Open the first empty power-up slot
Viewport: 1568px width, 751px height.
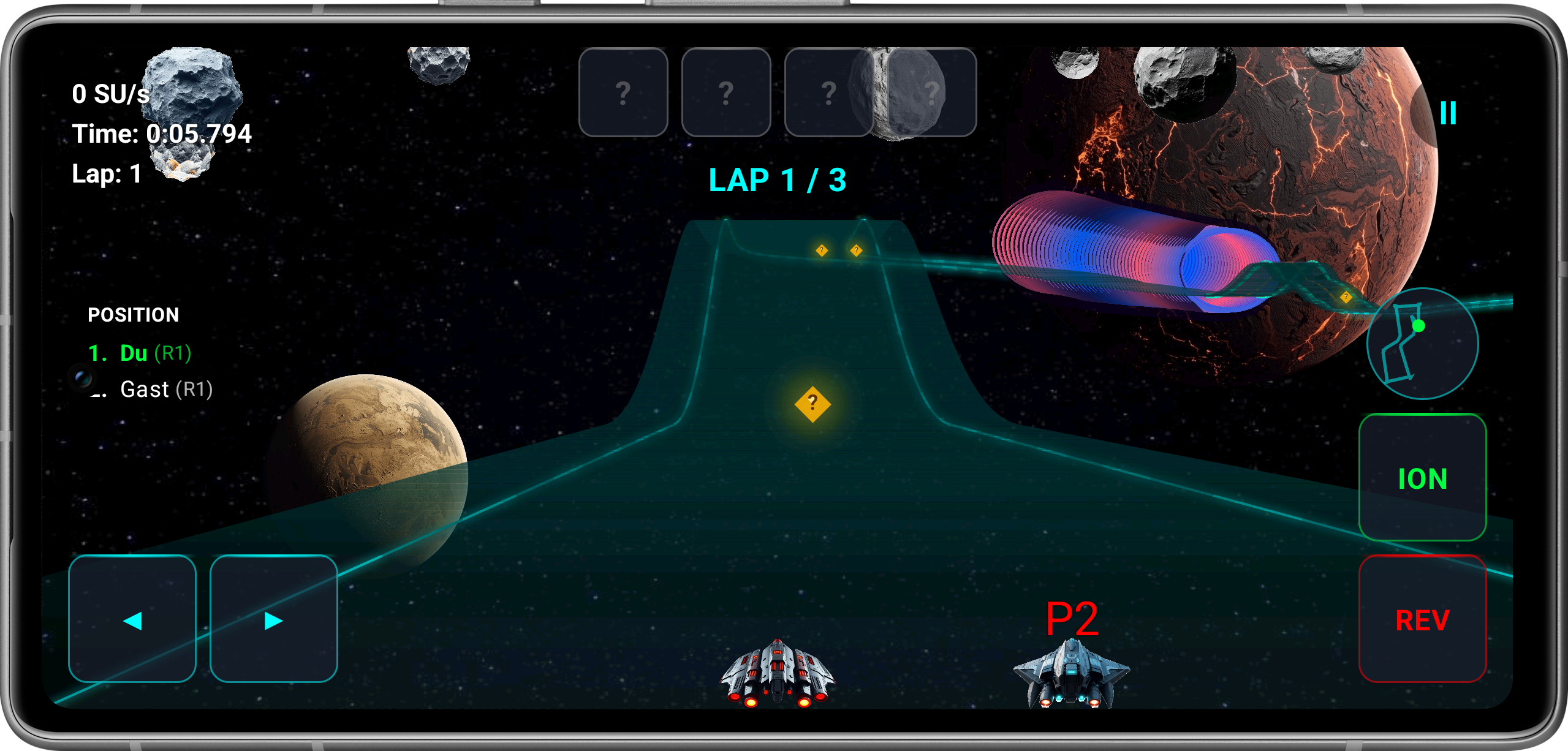coord(624,92)
